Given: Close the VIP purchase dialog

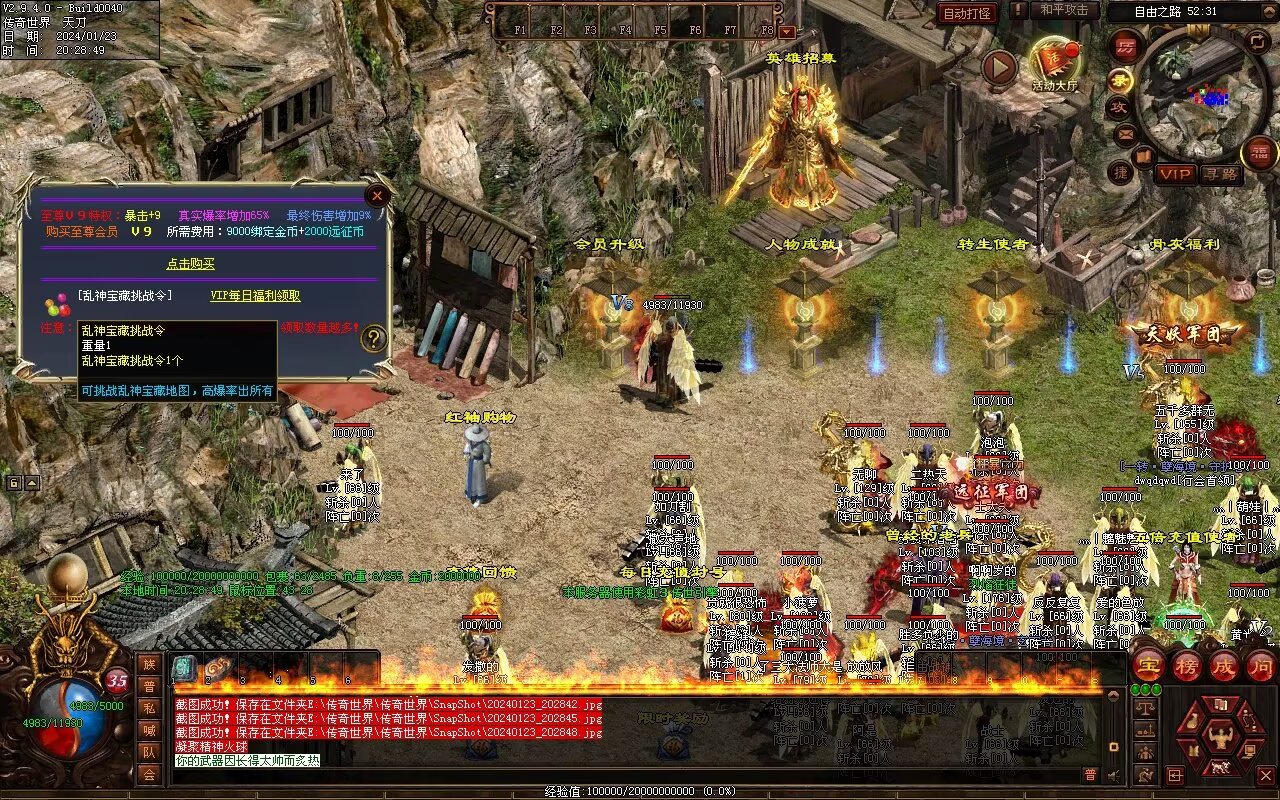Looking at the screenshot, I should tap(377, 195).
